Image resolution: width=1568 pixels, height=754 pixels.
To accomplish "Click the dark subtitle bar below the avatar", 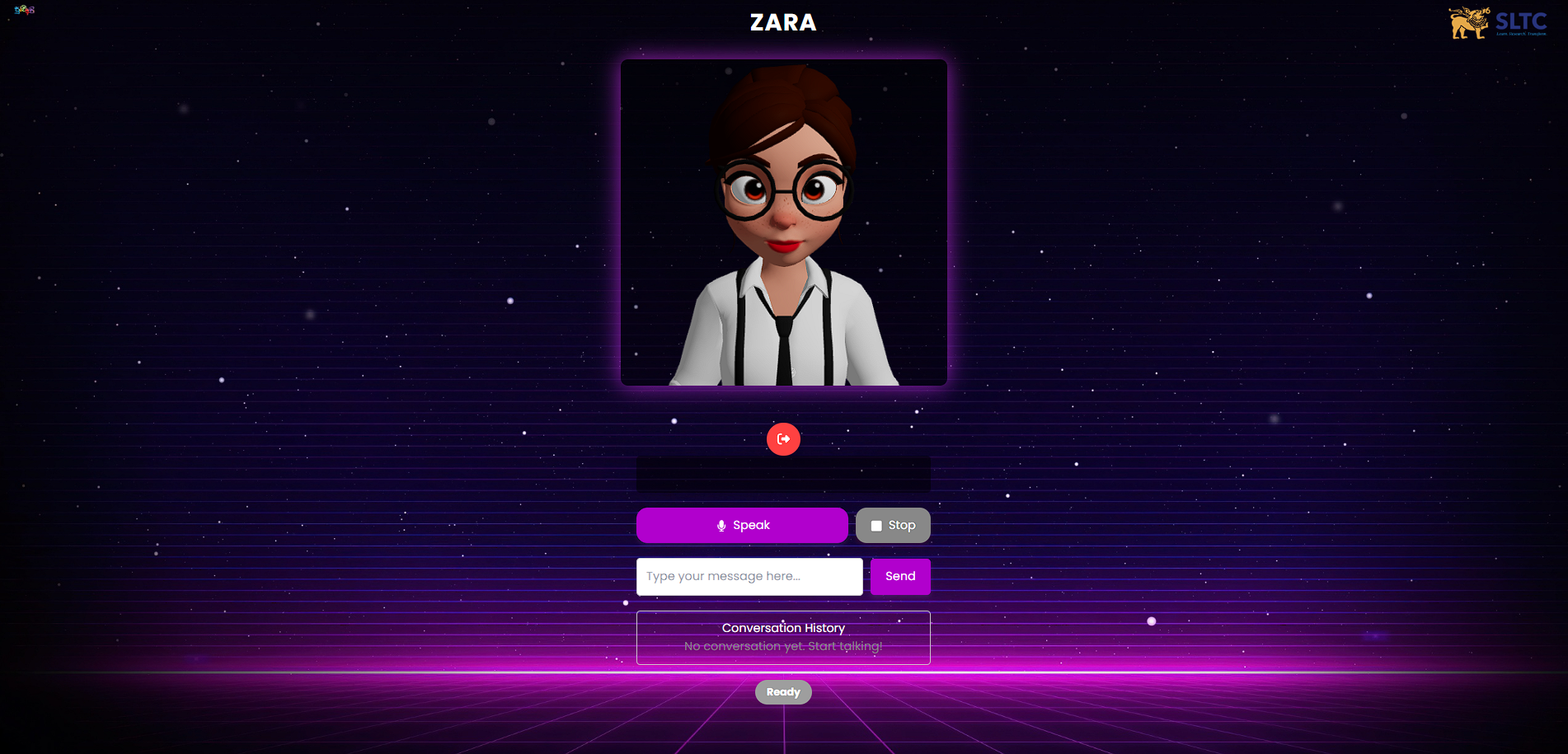I will point(783,474).
